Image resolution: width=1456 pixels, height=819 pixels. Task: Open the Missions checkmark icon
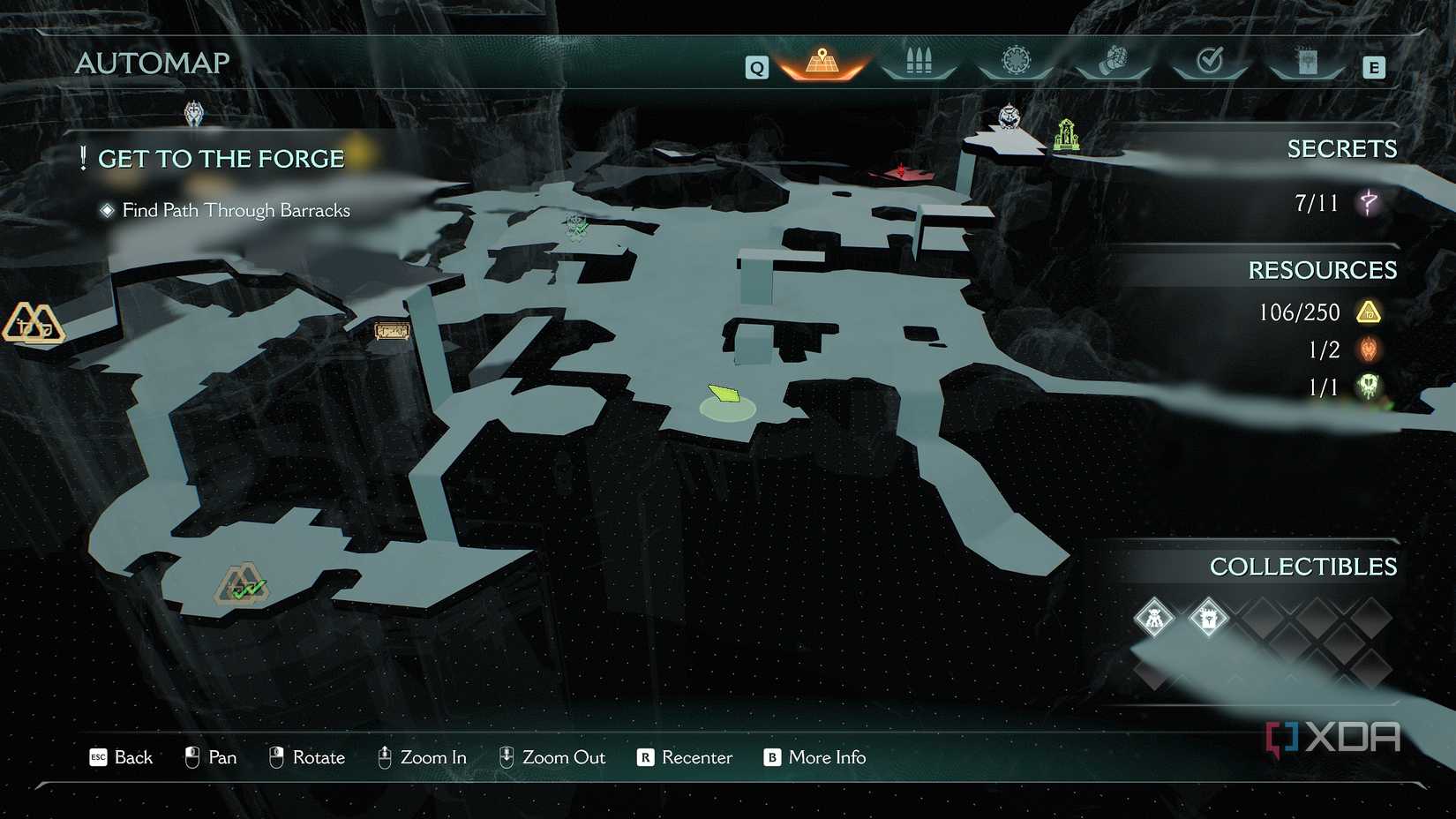[x=1210, y=58]
